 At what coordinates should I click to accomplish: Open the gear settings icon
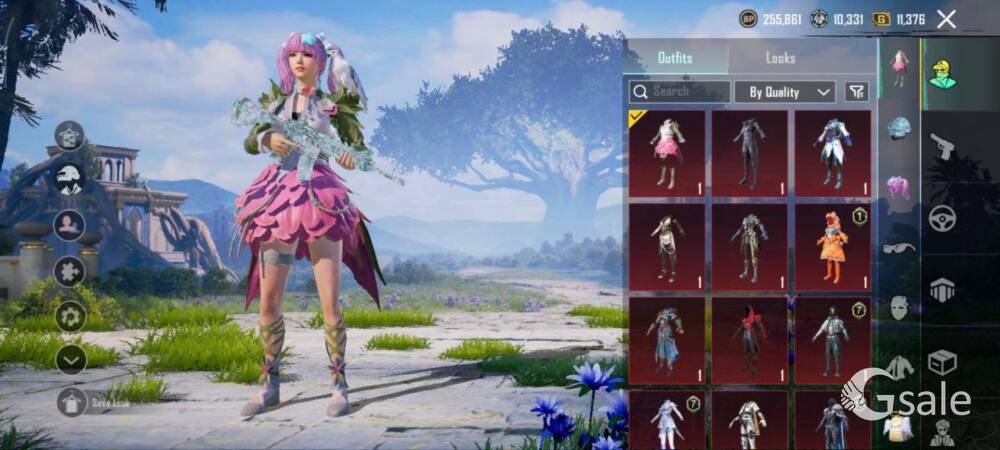coord(70,316)
